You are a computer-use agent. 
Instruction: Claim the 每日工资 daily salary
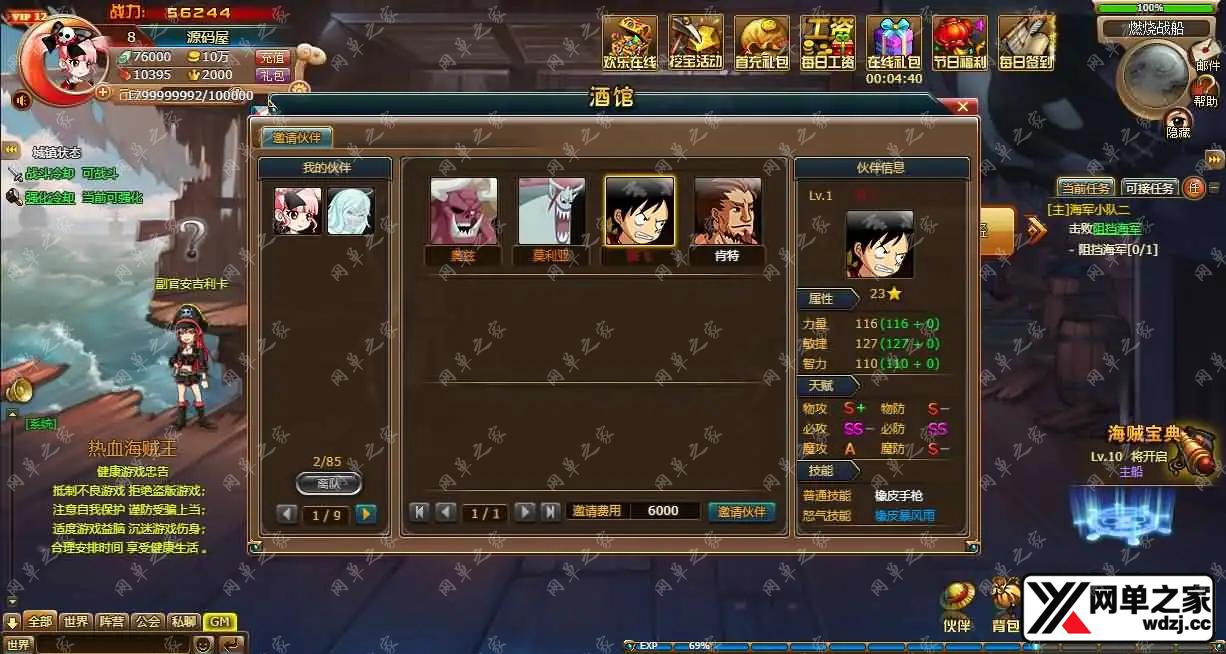tap(827, 43)
